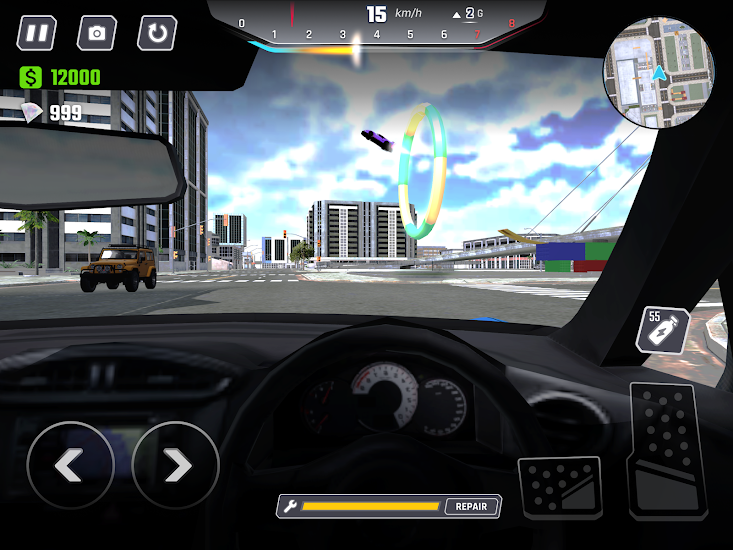
Task: Hit the circular arrow reset button
Action: 157,33
